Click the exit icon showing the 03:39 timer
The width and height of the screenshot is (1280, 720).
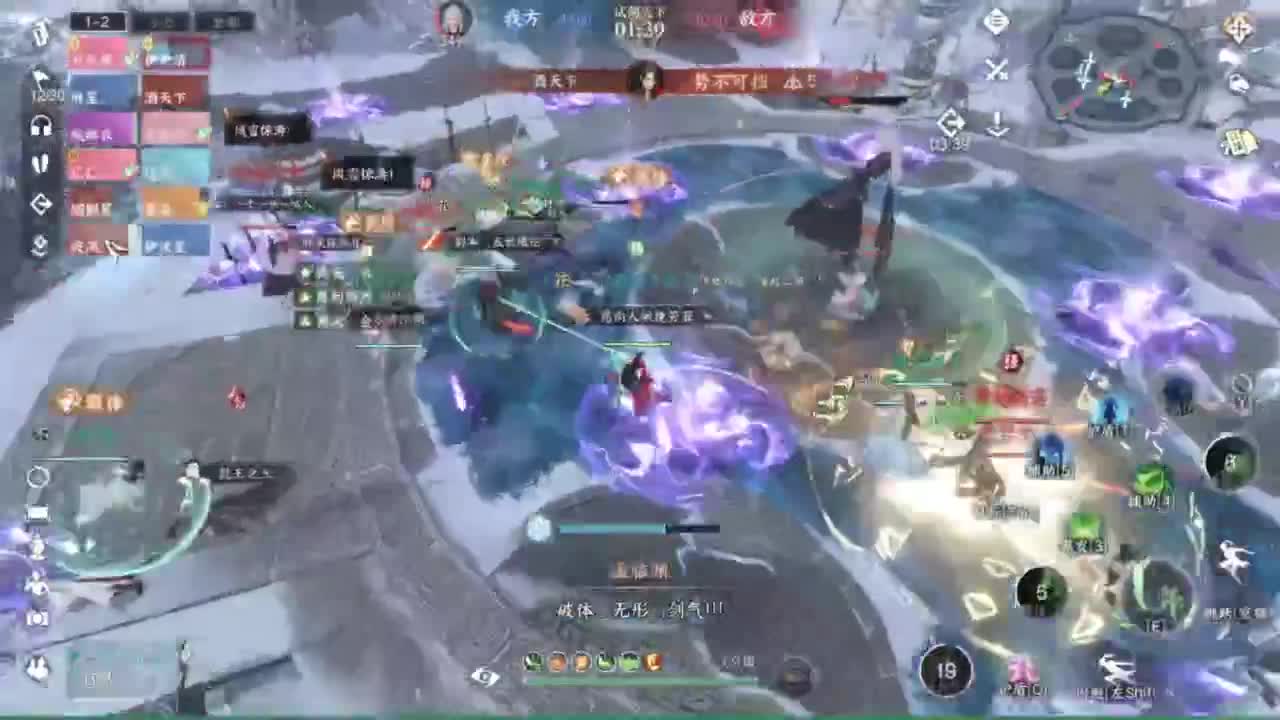click(x=951, y=122)
